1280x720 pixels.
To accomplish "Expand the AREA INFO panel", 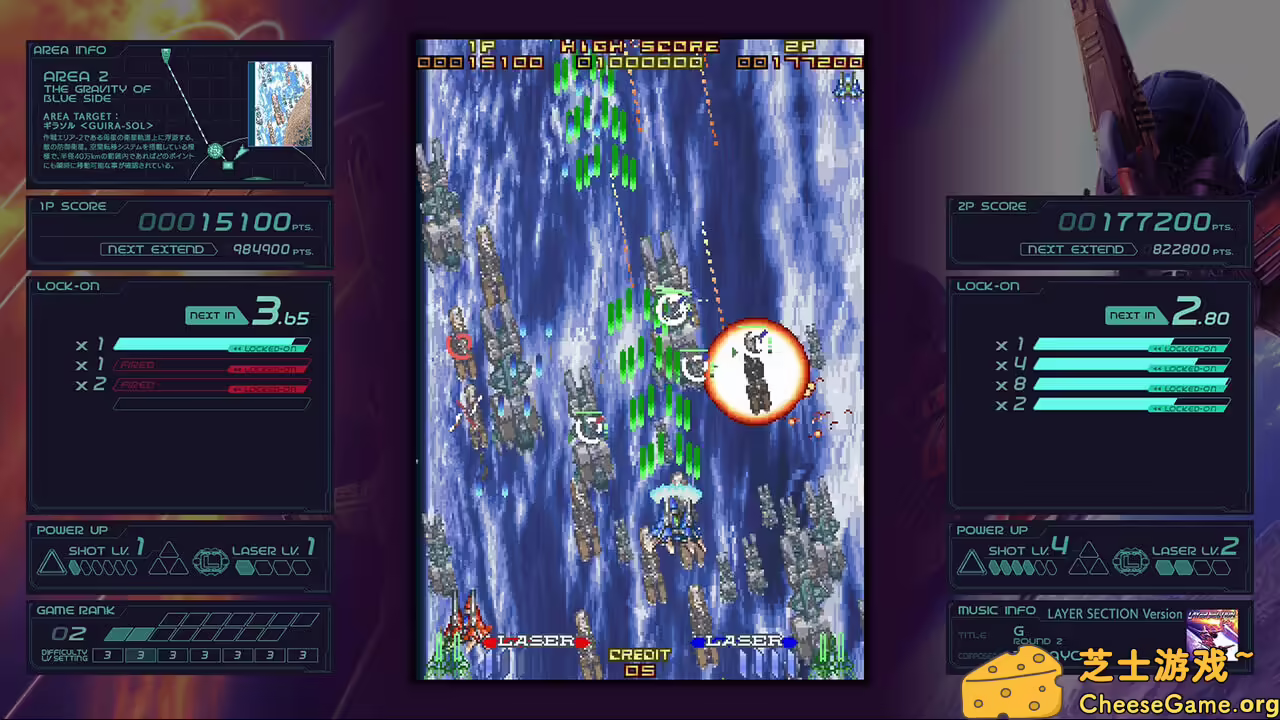I will [70, 50].
